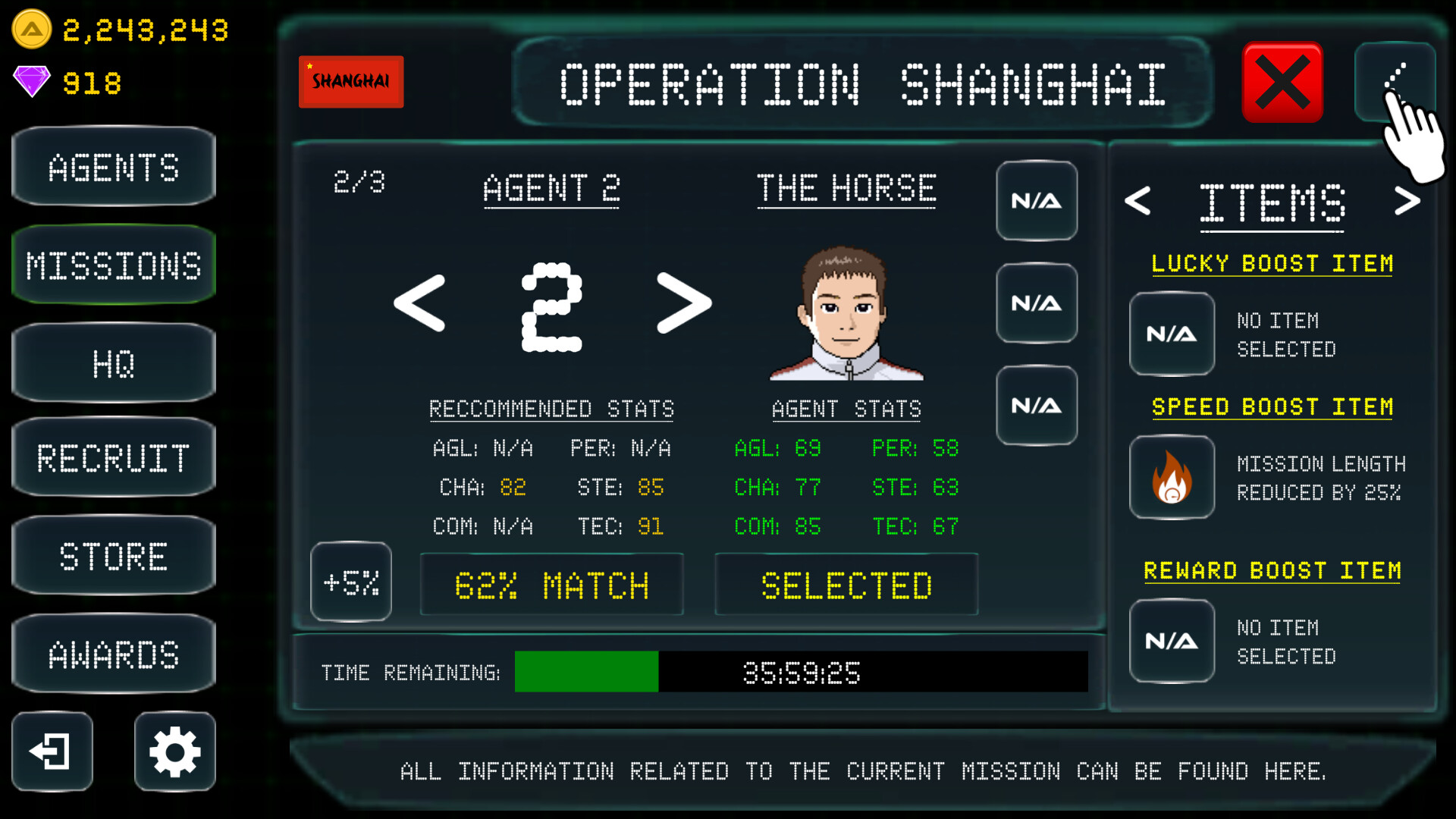This screenshot has width=1456, height=819.
Task: Open the STORE
Action: coord(114,556)
